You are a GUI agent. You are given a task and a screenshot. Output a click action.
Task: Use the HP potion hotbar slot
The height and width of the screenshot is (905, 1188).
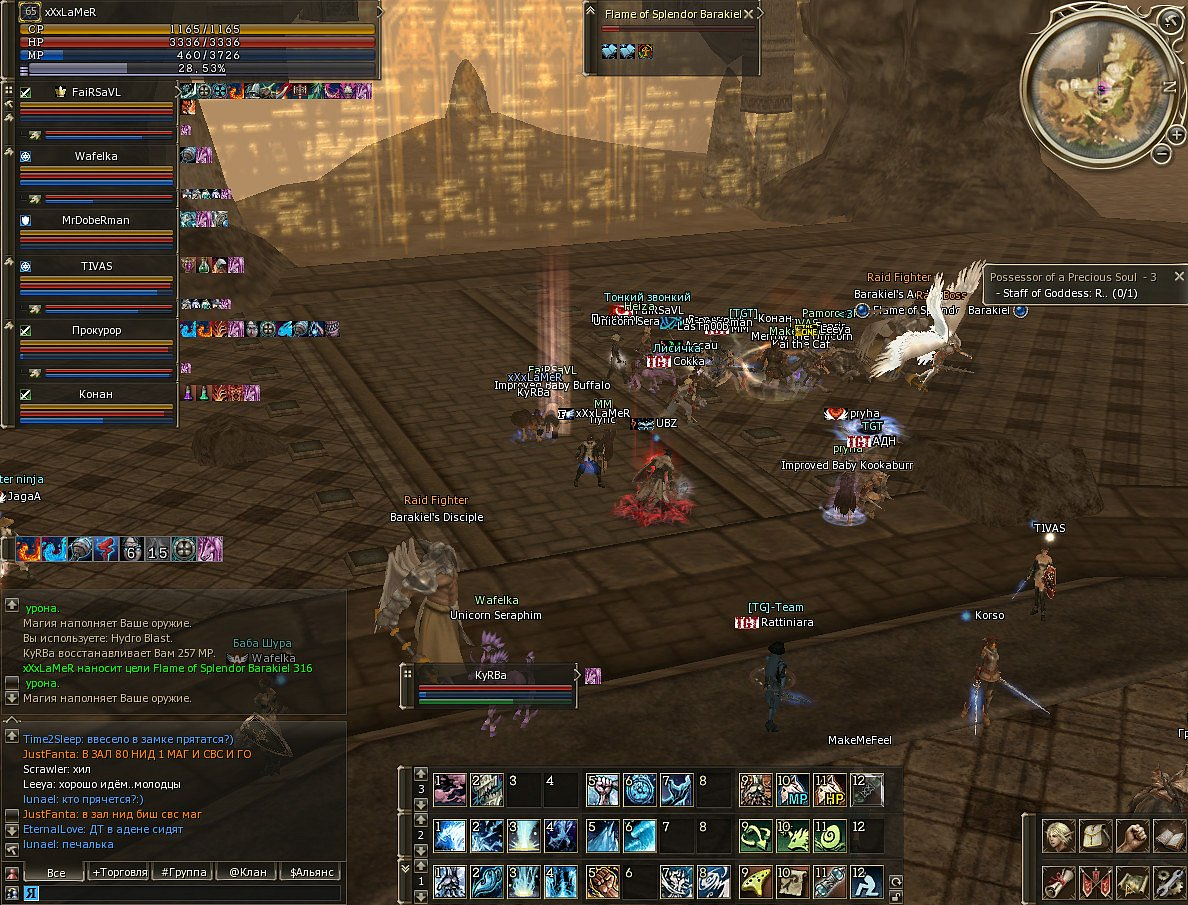[830, 791]
